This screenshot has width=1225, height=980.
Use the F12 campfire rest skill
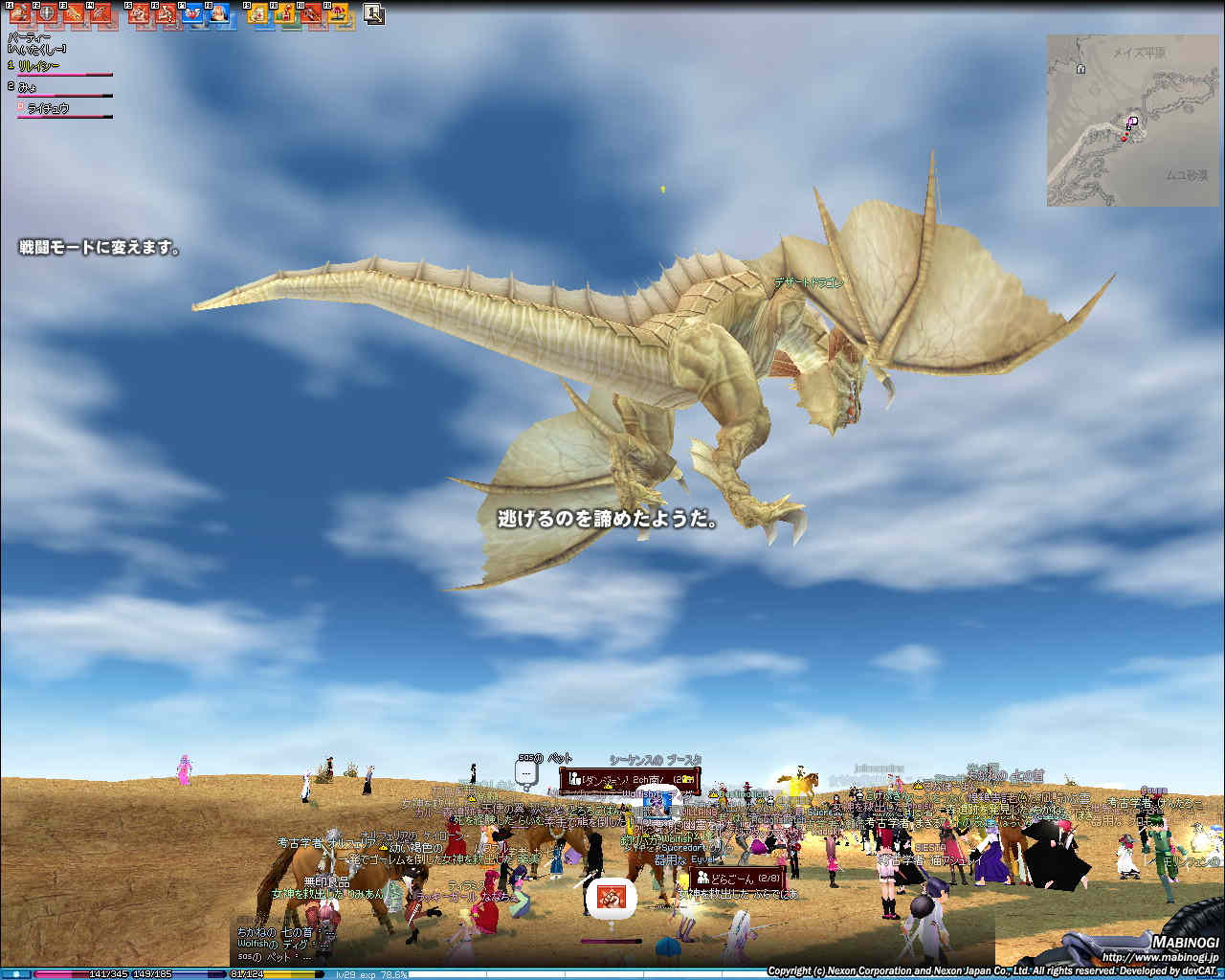click(x=338, y=13)
